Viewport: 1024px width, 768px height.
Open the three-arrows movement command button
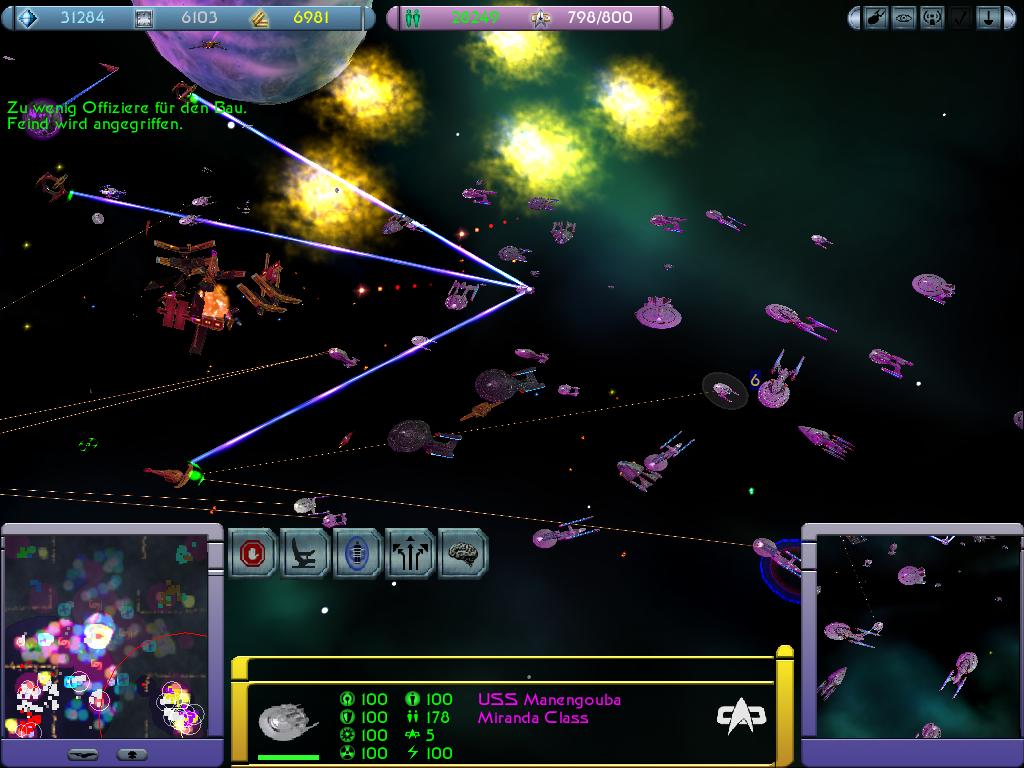pyautogui.click(x=410, y=553)
